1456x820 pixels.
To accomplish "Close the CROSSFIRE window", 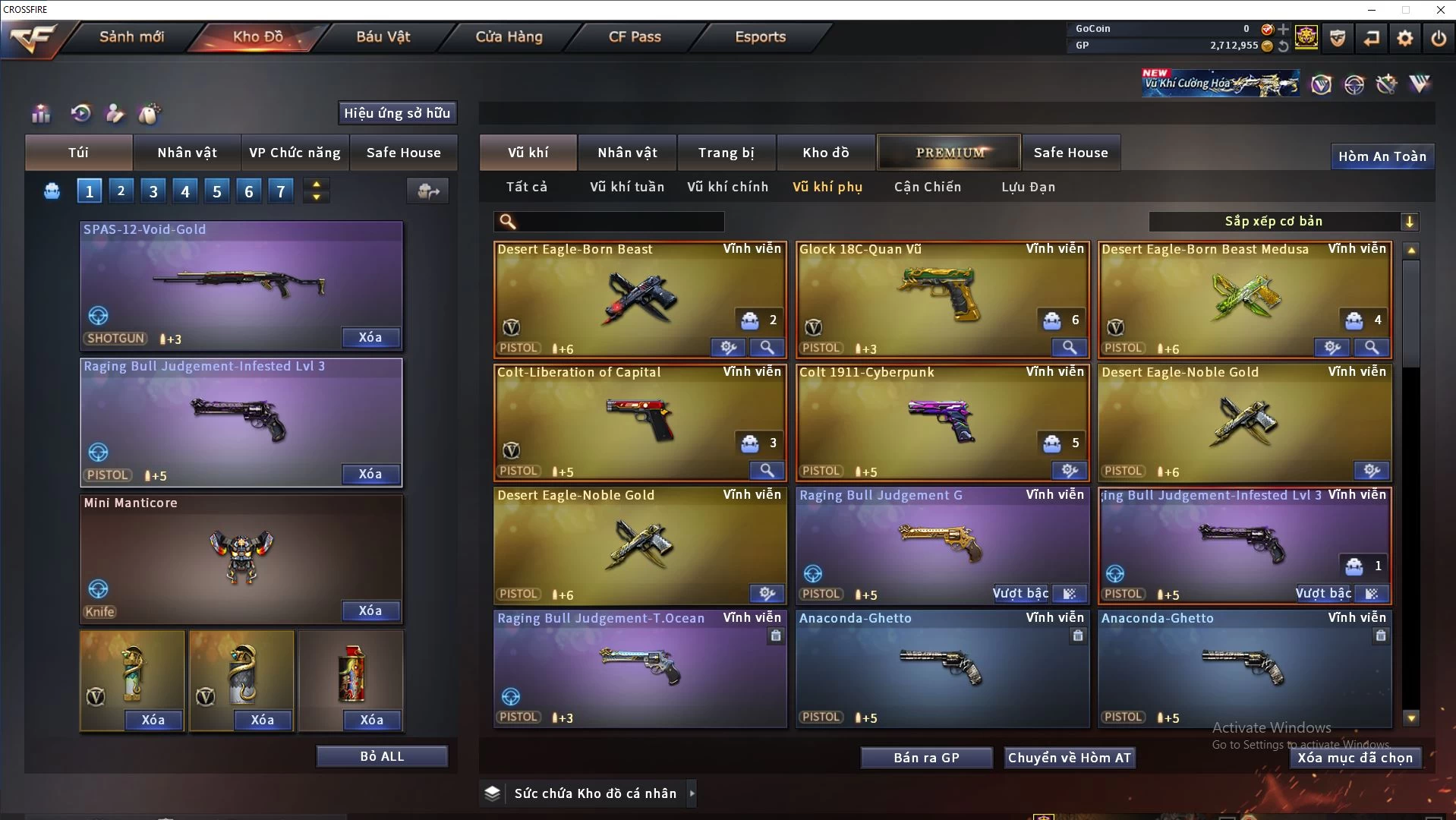I will 1440,10.
